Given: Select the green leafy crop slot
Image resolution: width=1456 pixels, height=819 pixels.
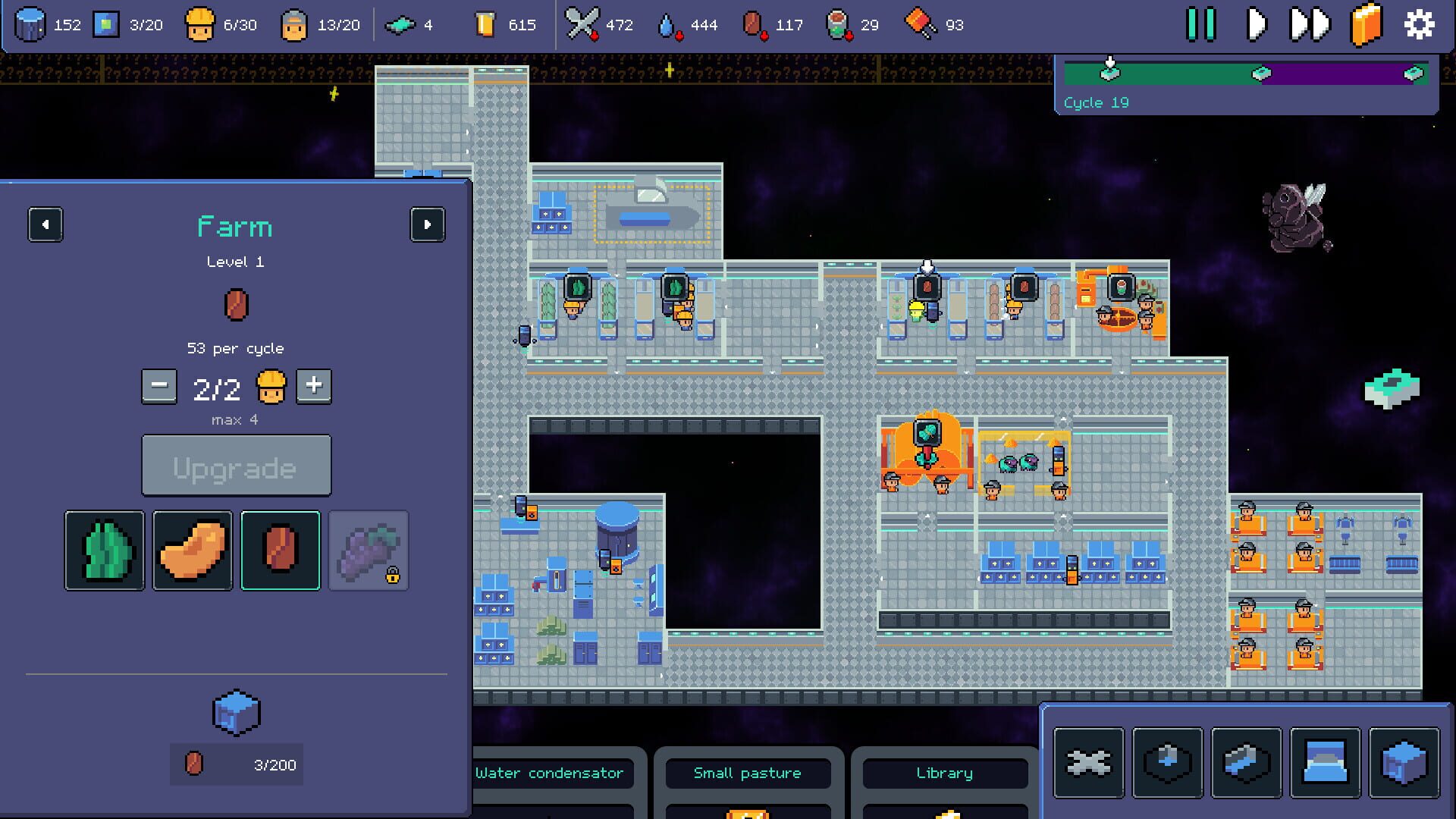Looking at the screenshot, I should [105, 551].
